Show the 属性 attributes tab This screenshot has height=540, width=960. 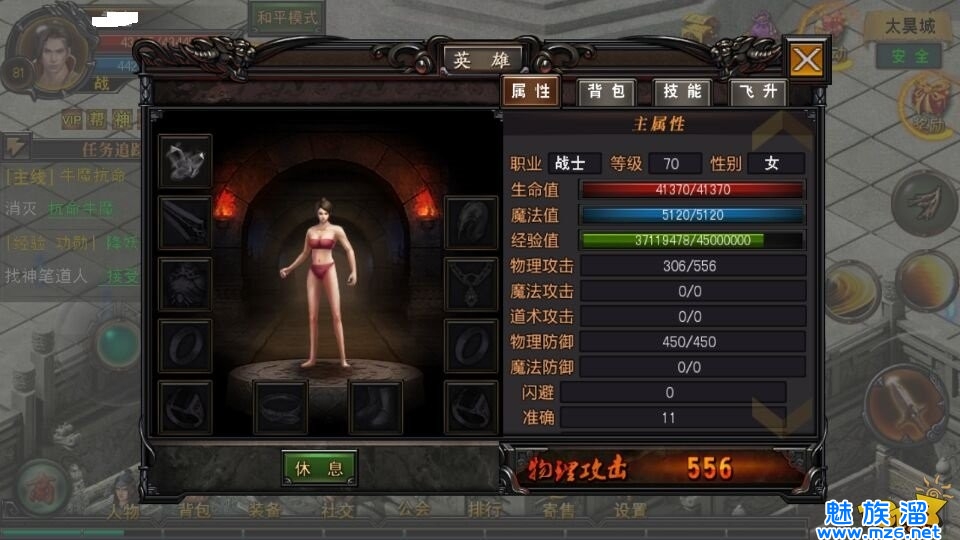[530, 92]
